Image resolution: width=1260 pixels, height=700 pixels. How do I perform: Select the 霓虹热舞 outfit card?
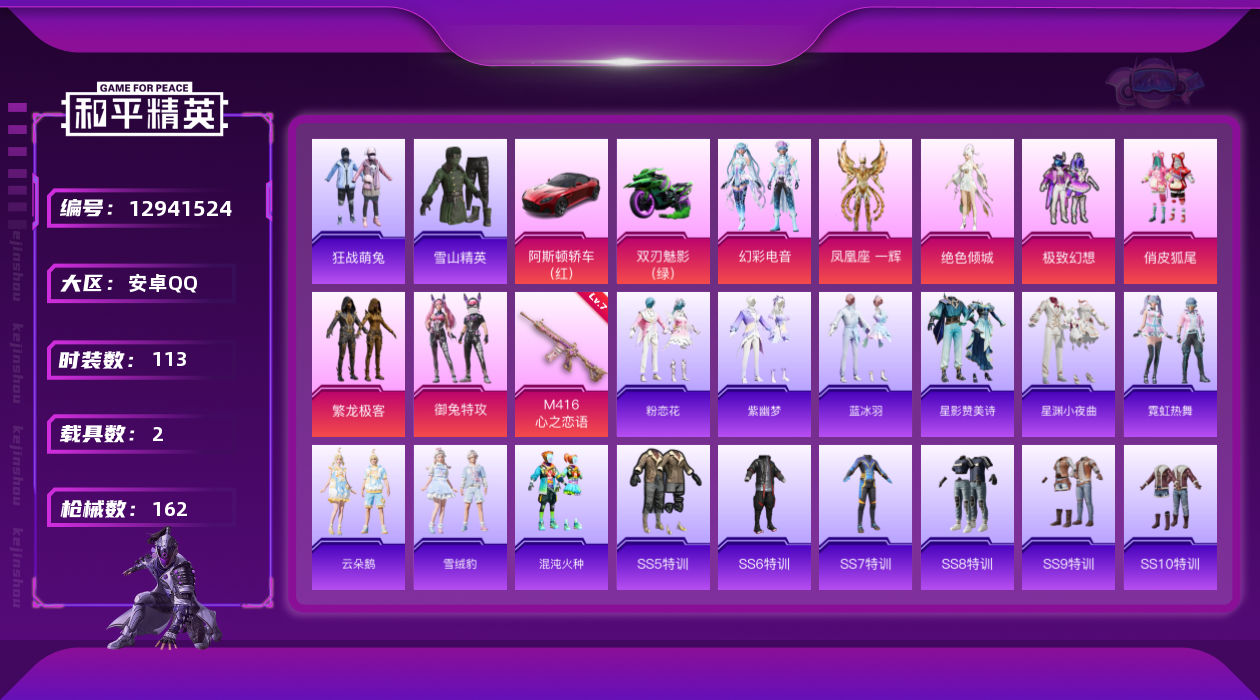1170,364
